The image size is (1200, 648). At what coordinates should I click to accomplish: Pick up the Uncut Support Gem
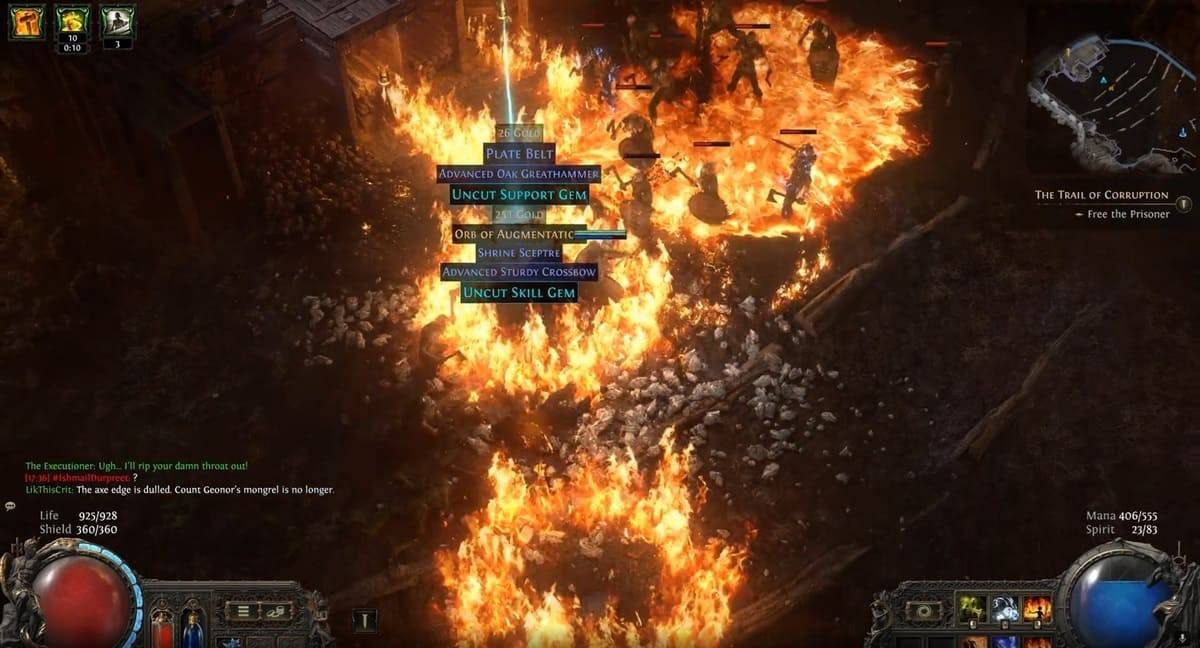click(519, 194)
